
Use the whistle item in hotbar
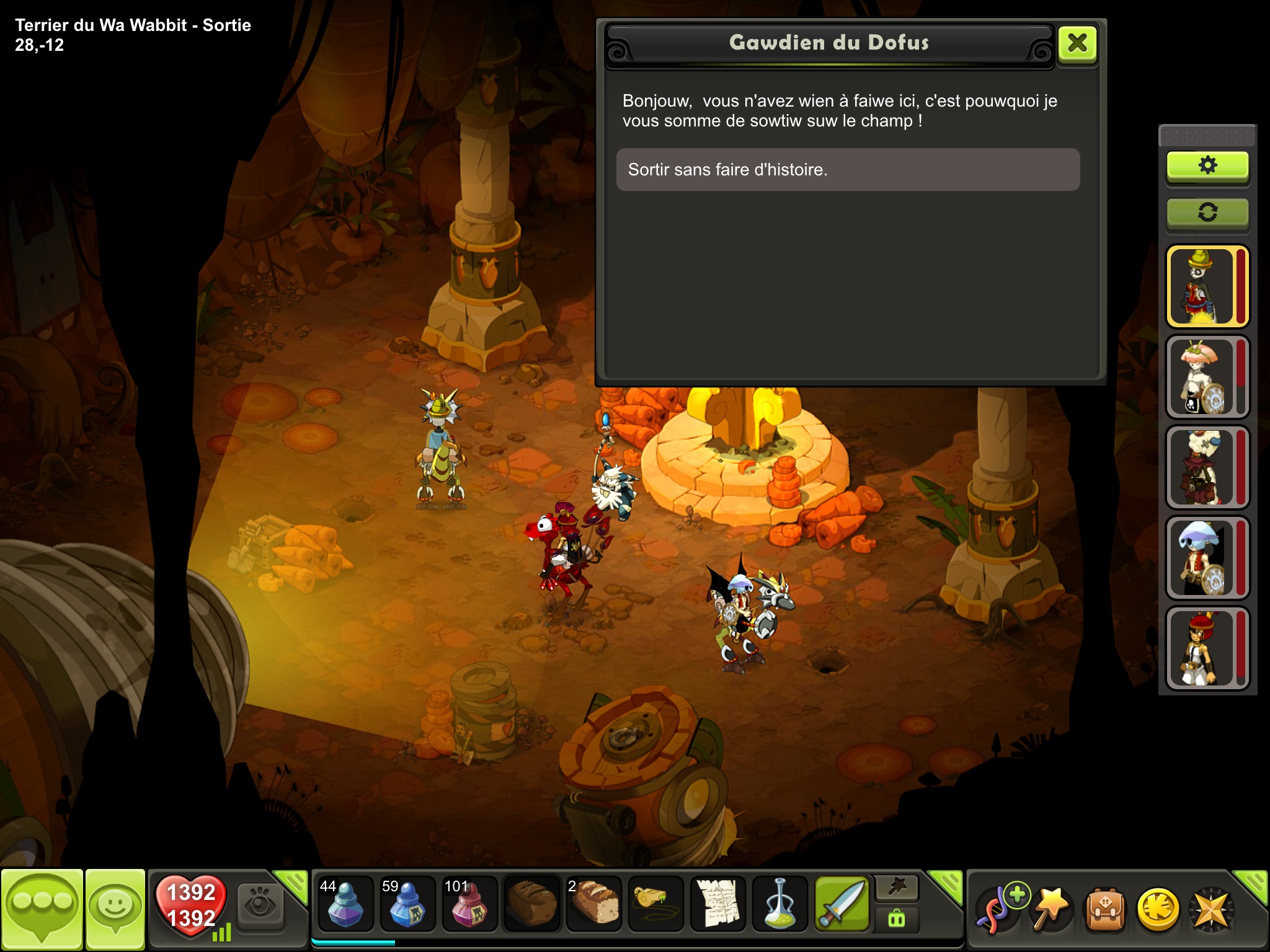(x=655, y=905)
